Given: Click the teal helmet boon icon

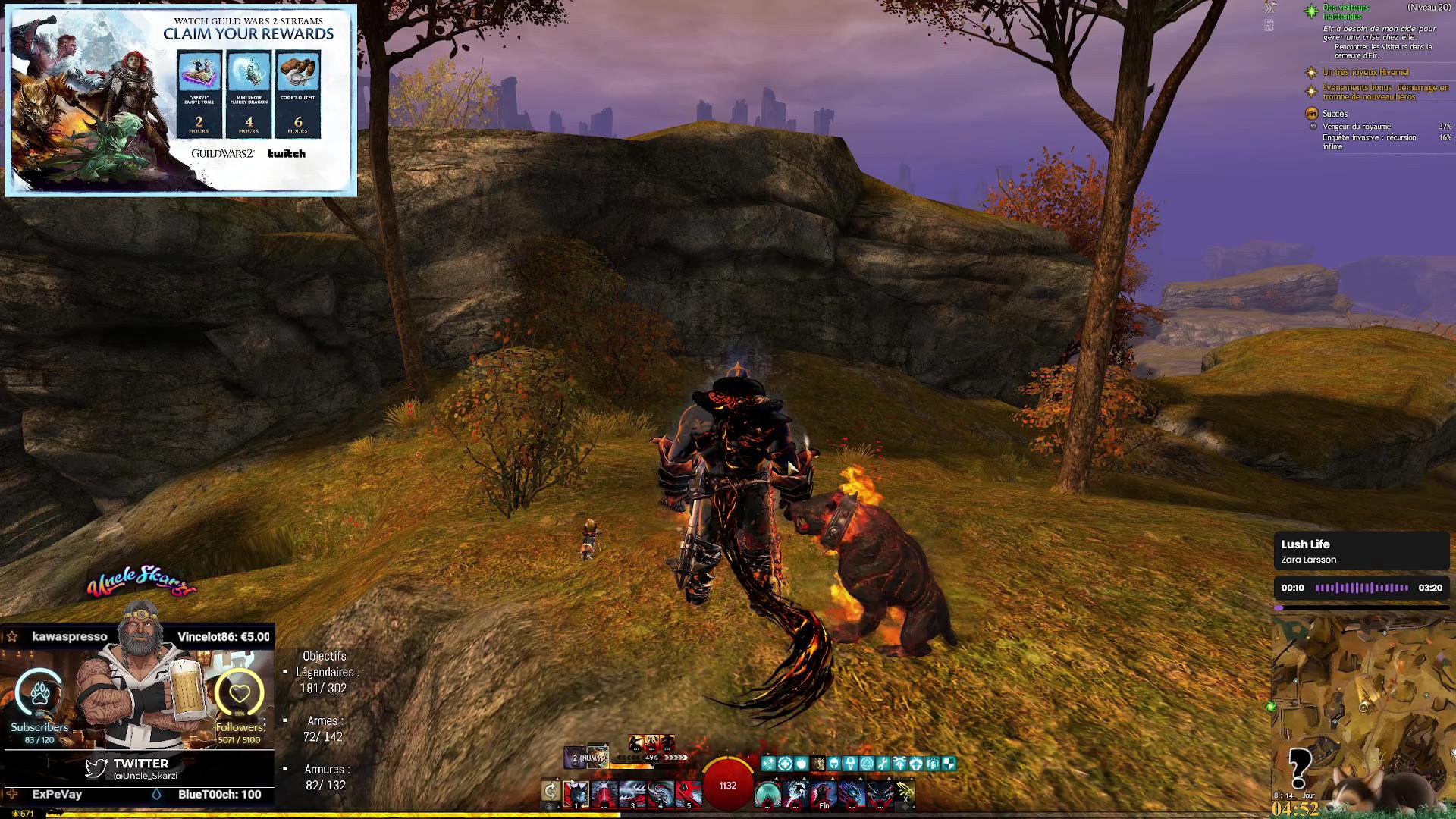Looking at the screenshot, I should point(834,764).
